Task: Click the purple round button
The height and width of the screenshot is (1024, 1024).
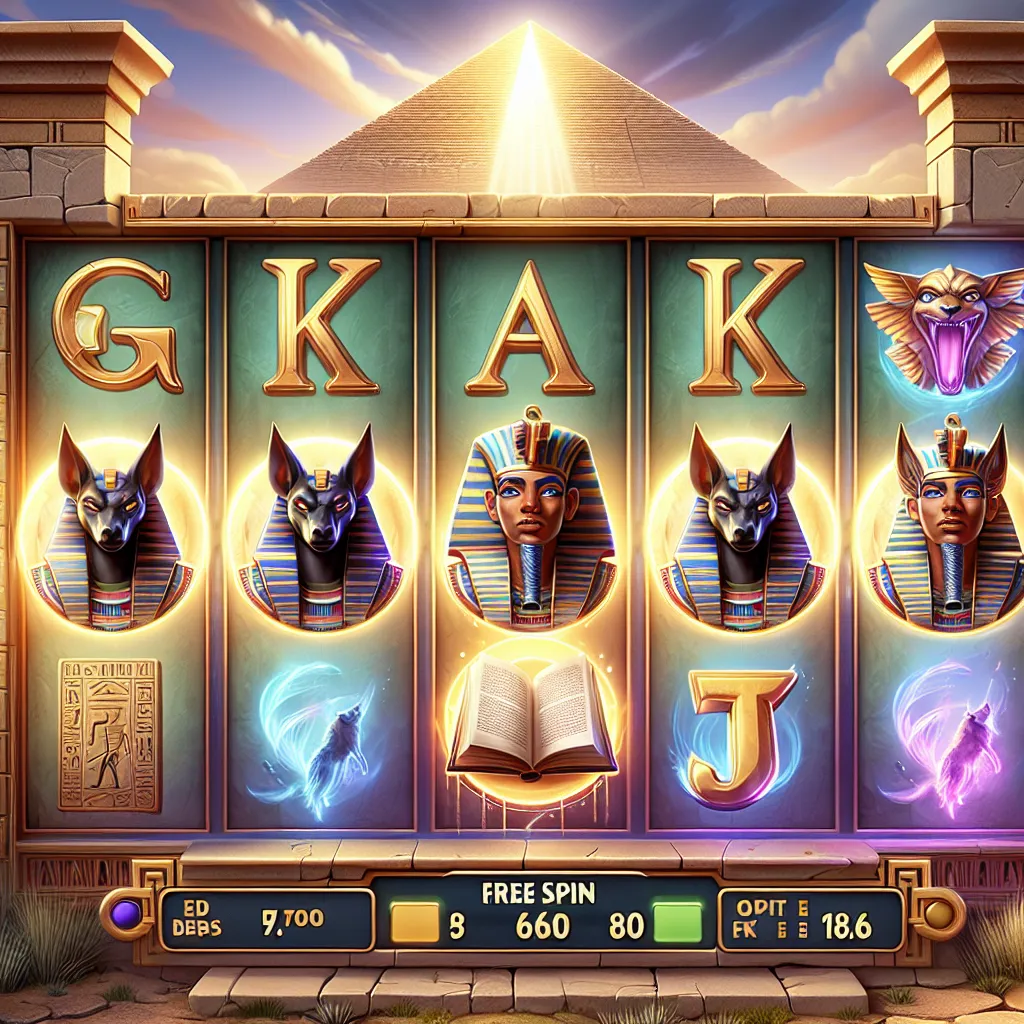Action: pos(128,914)
